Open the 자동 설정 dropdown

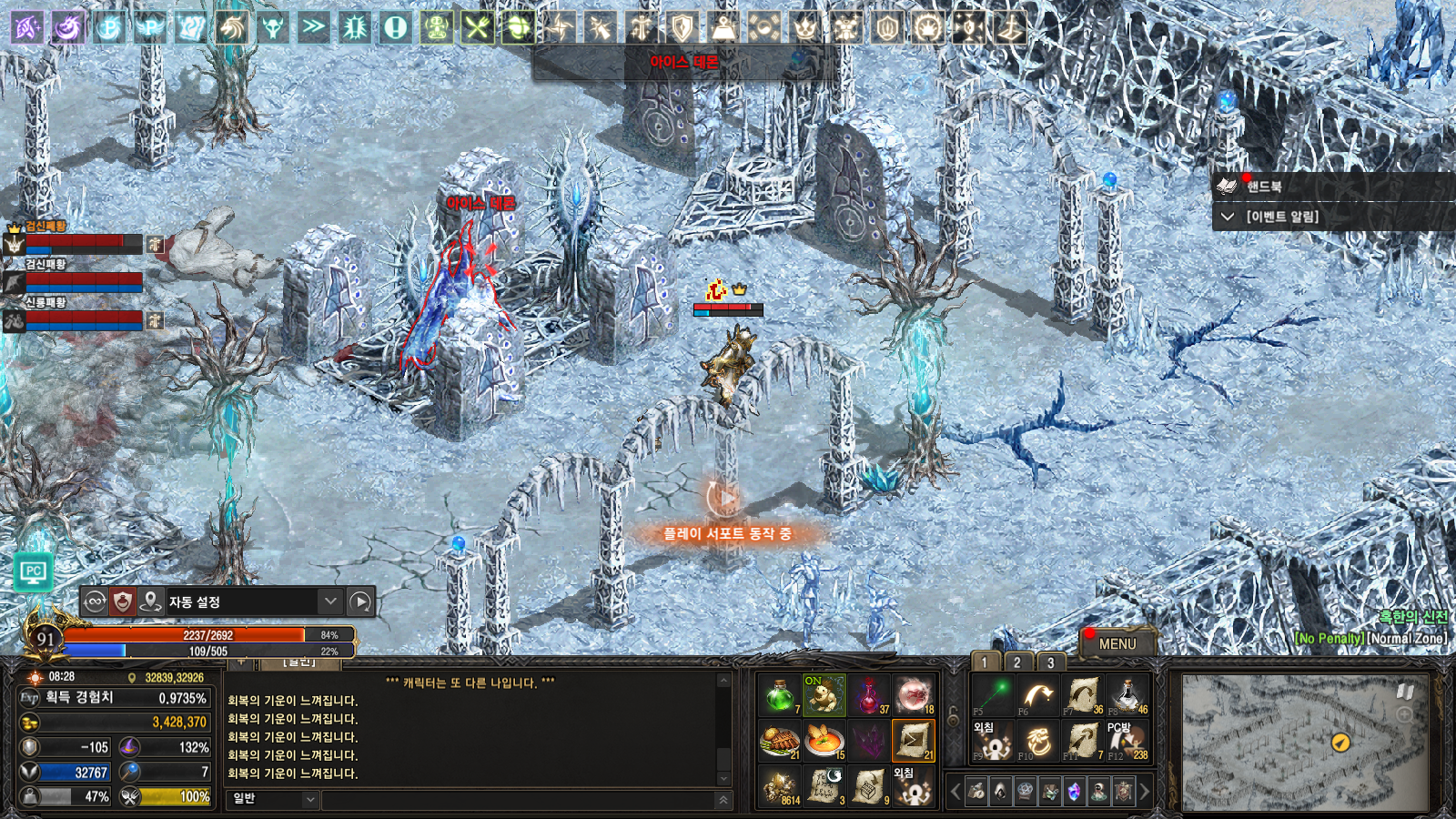tap(330, 602)
